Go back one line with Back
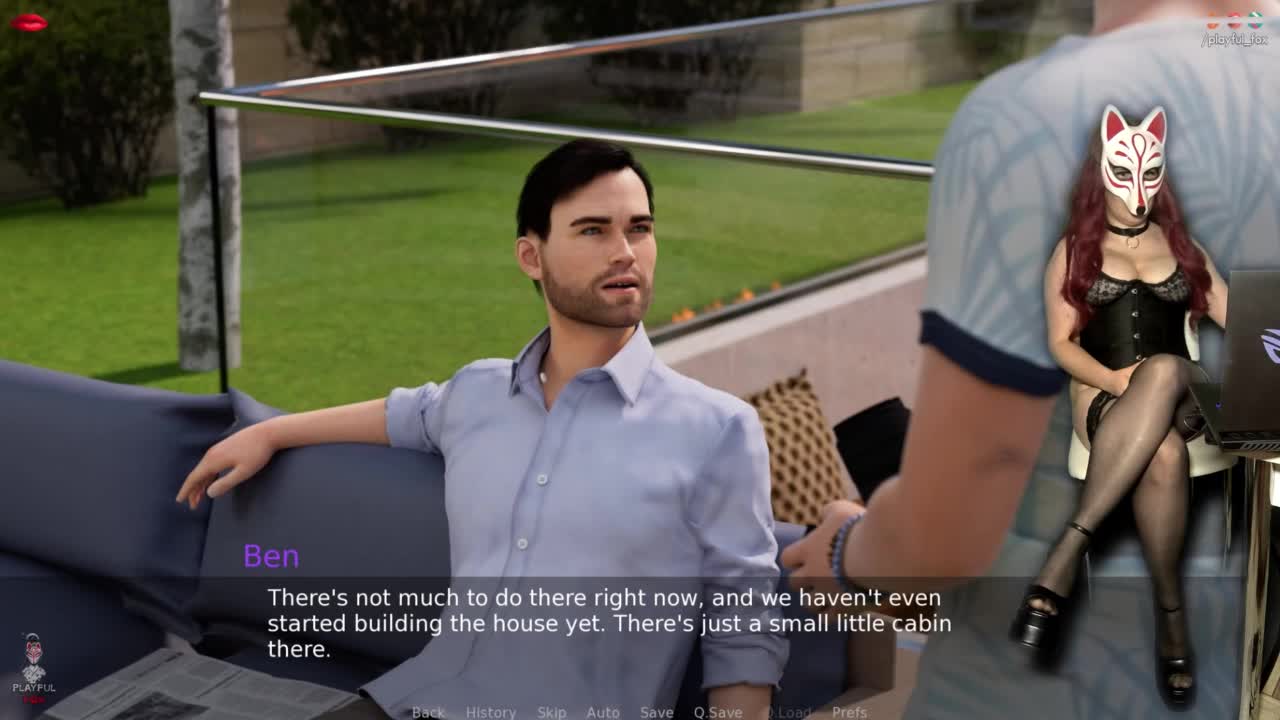The width and height of the screenshot is (1280, 720). 428,712
